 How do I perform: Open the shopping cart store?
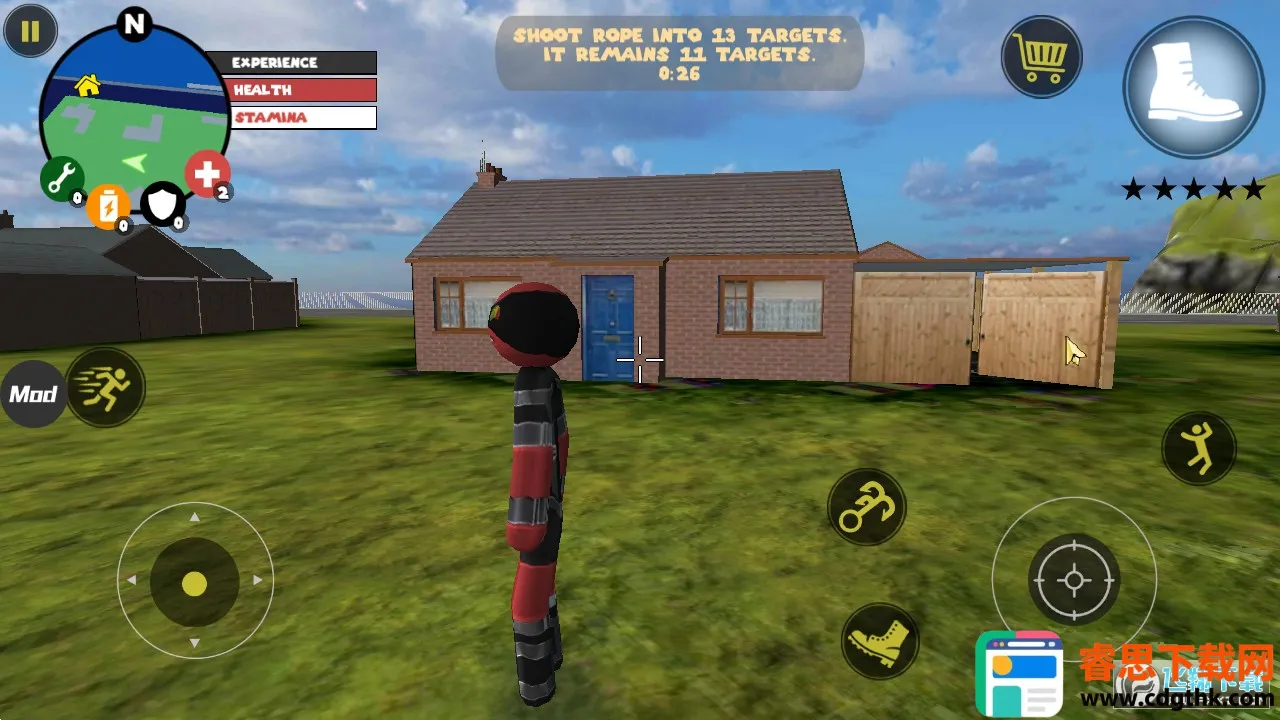point(1042,57)
